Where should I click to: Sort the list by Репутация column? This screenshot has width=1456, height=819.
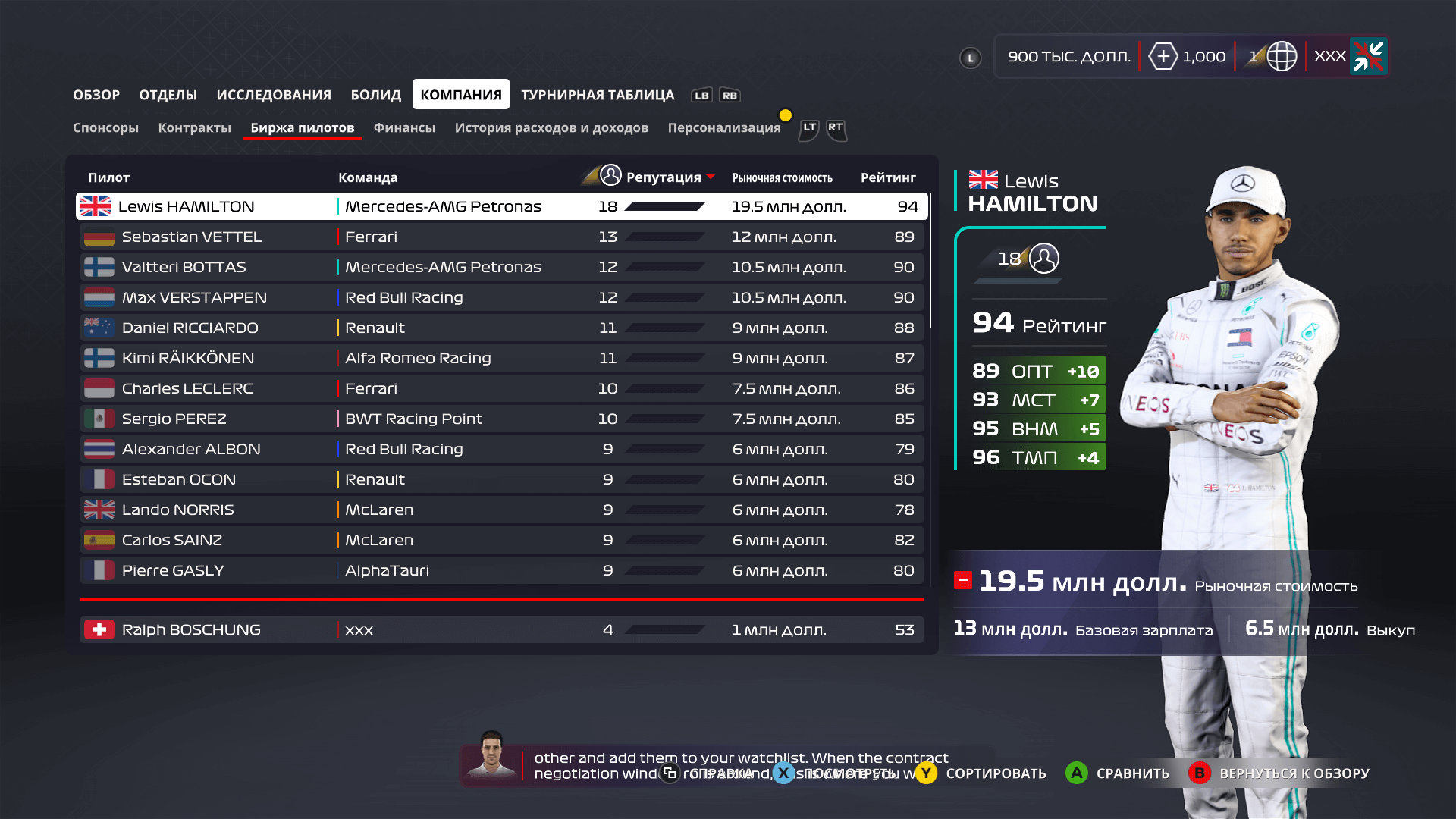[663, 177]
